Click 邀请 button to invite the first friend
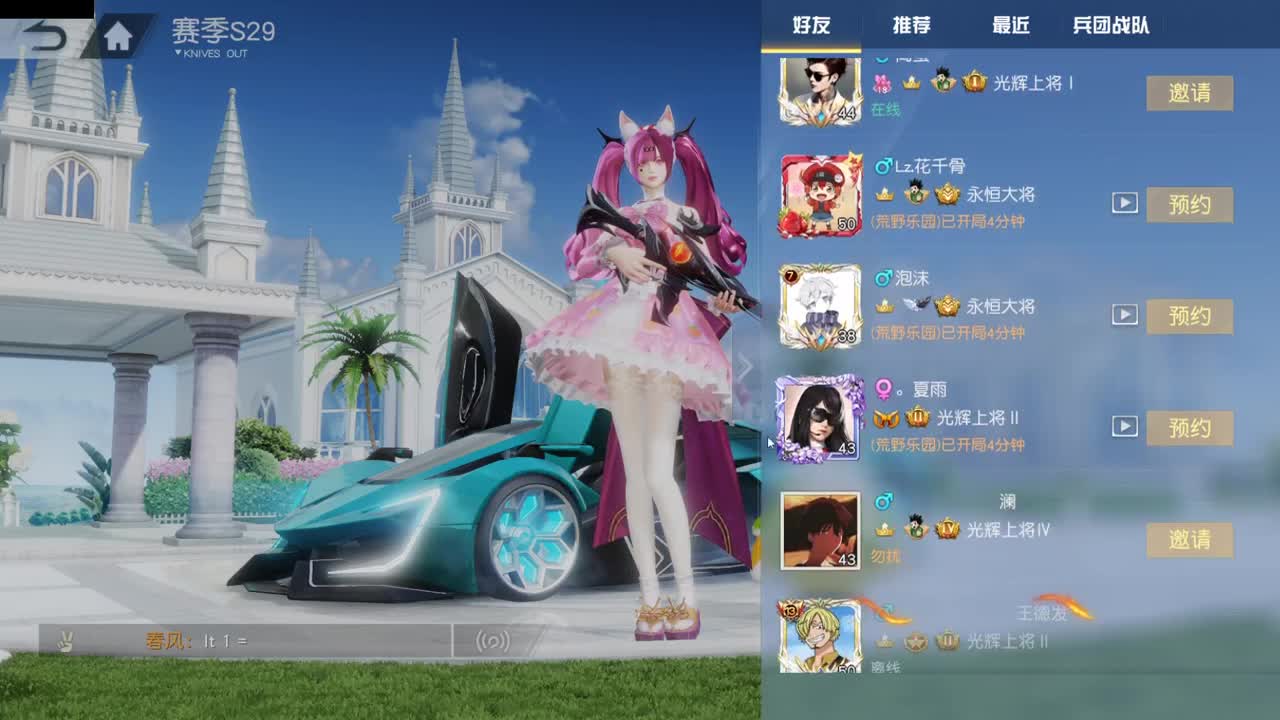 [1190, 93]
